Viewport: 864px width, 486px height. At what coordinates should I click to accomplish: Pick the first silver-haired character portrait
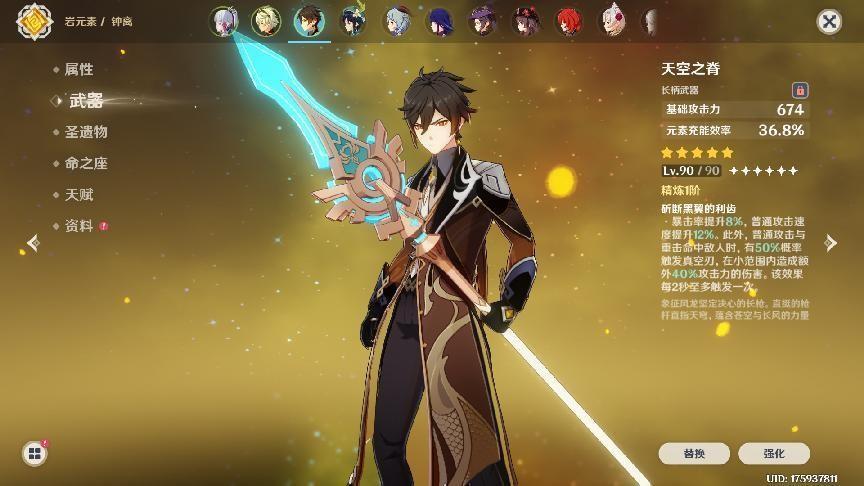point(223,21)
